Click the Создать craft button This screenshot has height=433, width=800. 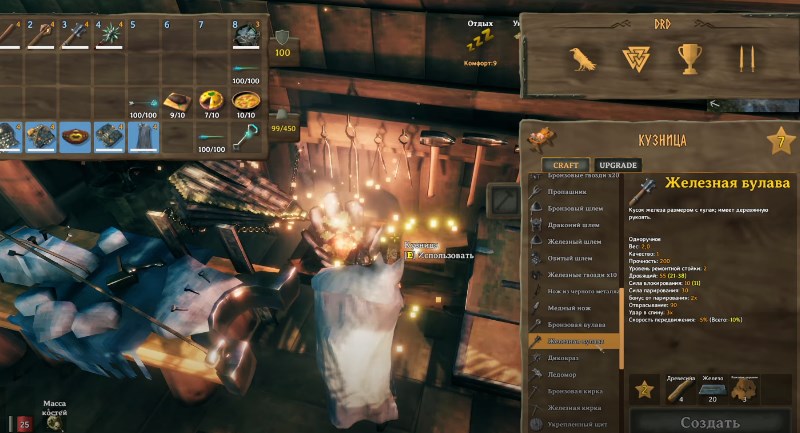coord(711,422)
